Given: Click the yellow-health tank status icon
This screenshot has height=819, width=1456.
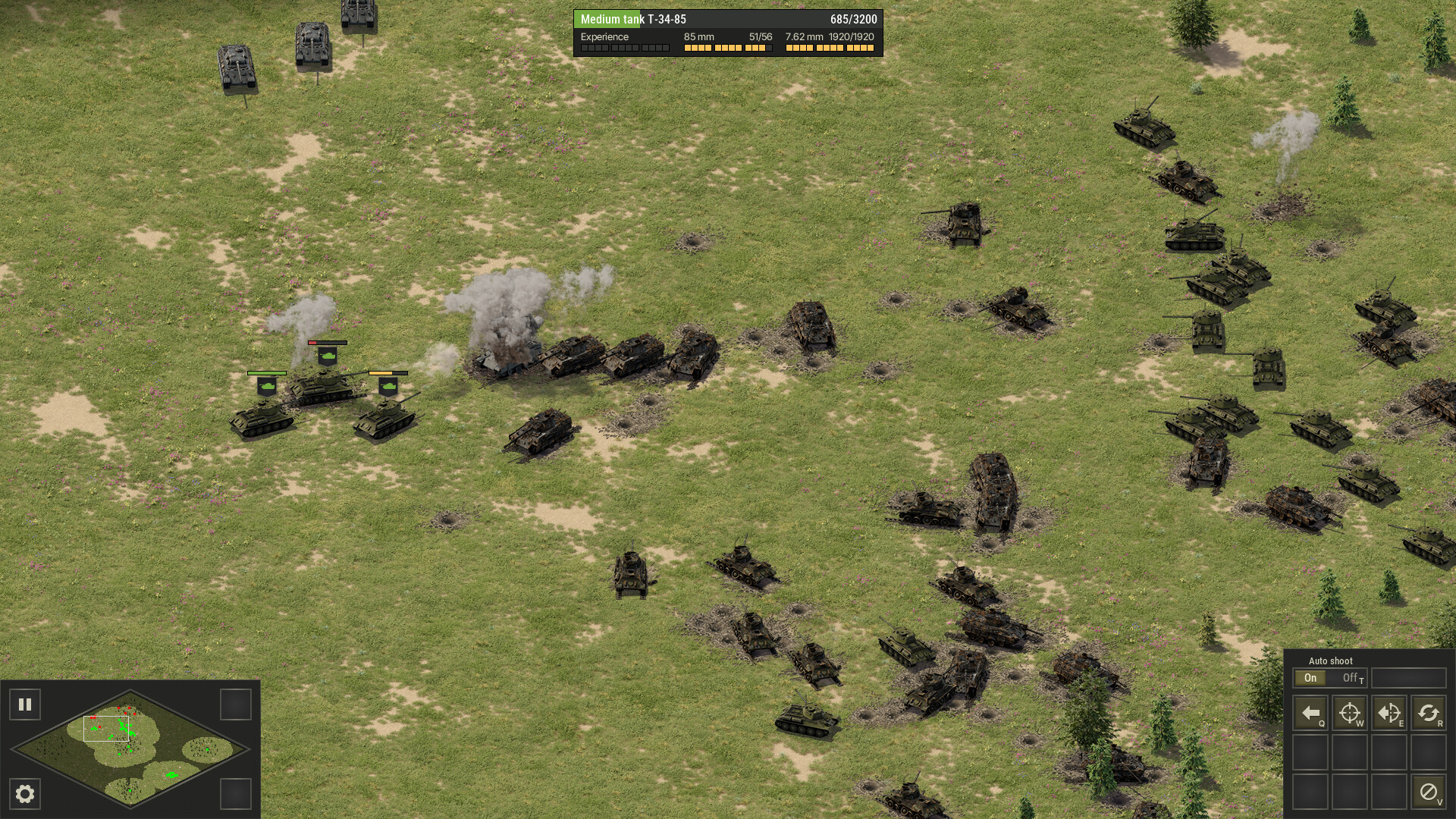Looking at the screenshot, I should tap(389, 385).
